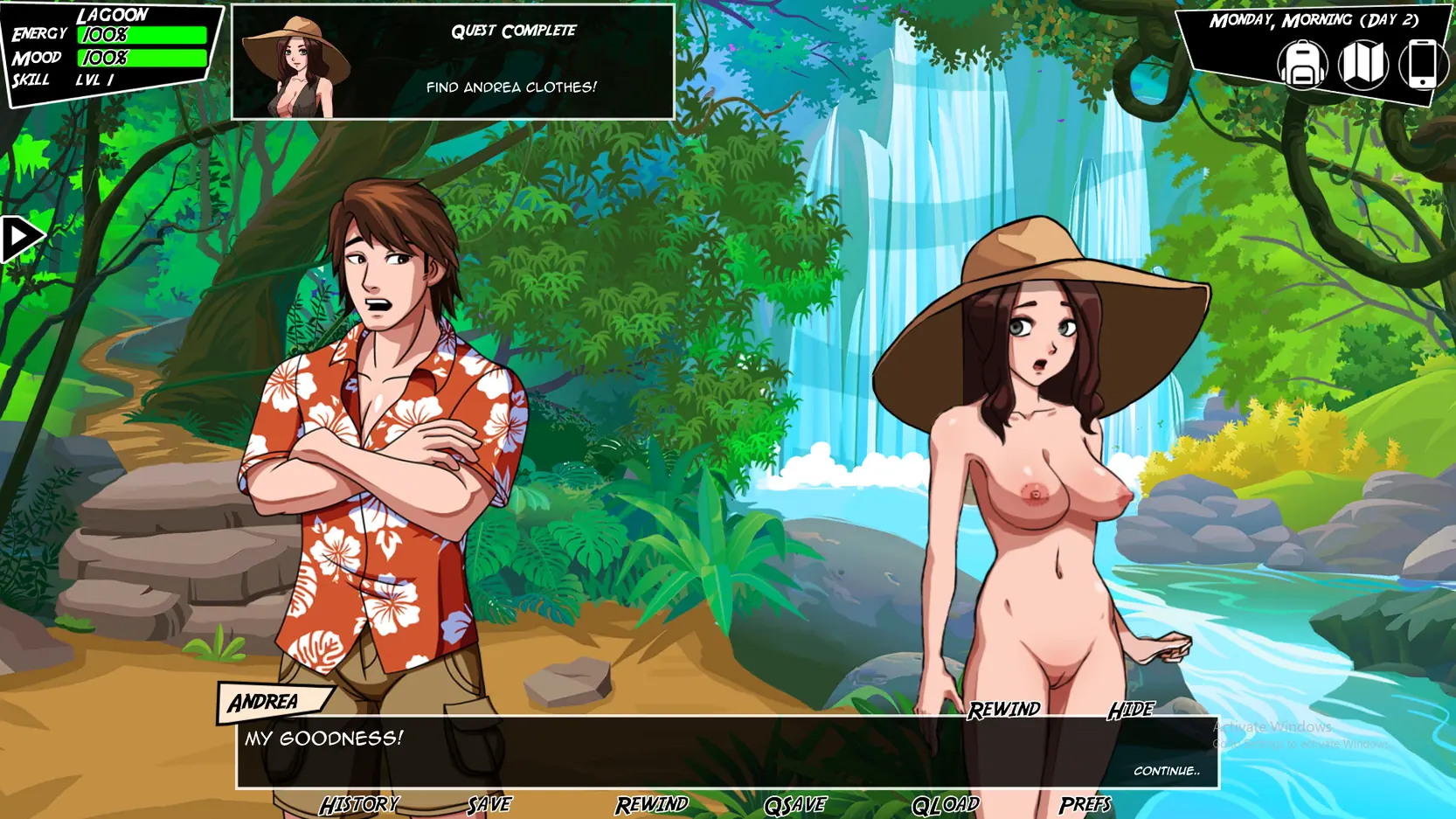Image resolution: width=1456 pixels, height=819 pixels.
Task: Hide the dialogue box
Action: tap(1131, 710)
